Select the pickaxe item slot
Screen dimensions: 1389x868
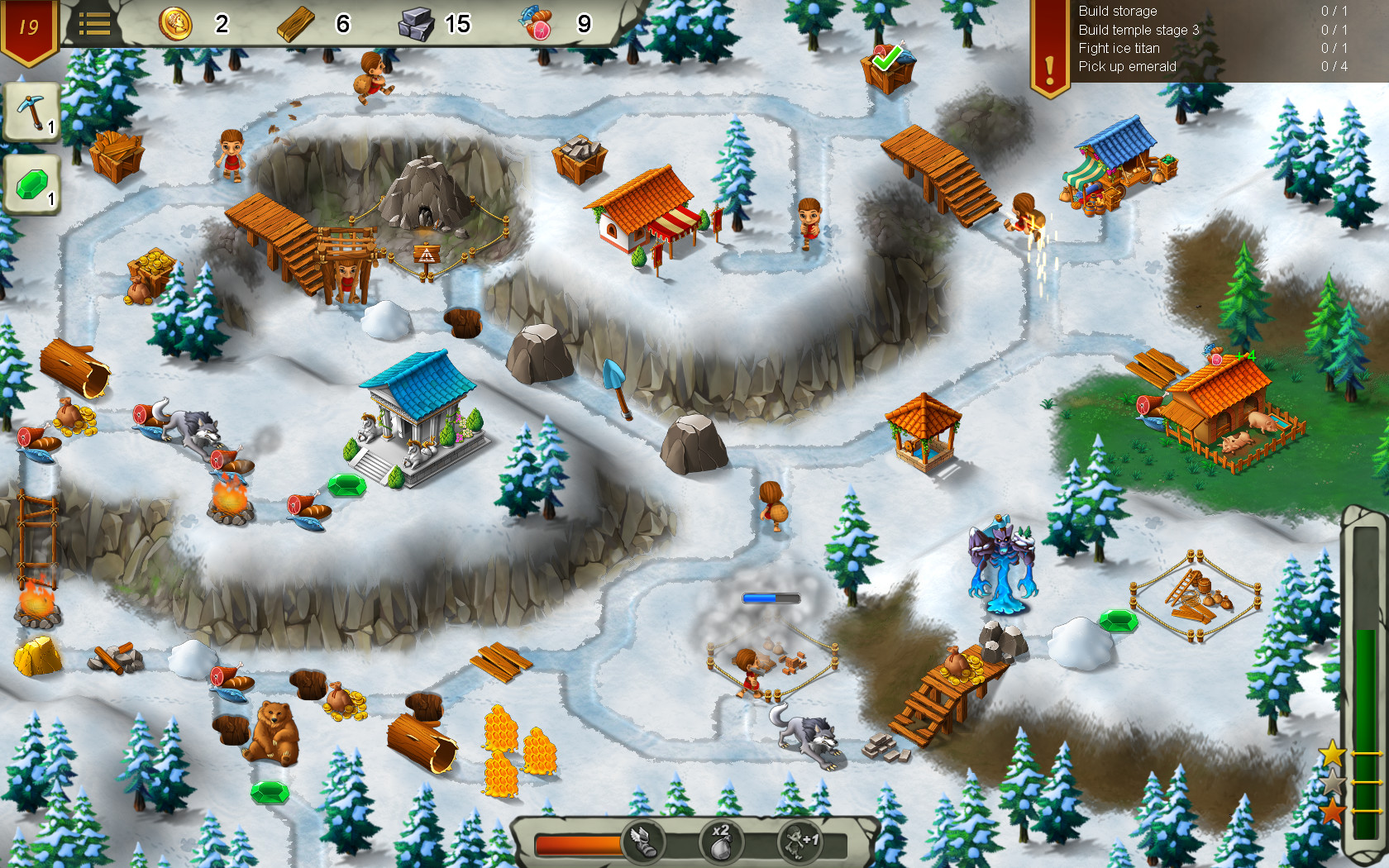pyautogui.click(x=33, y=112)
